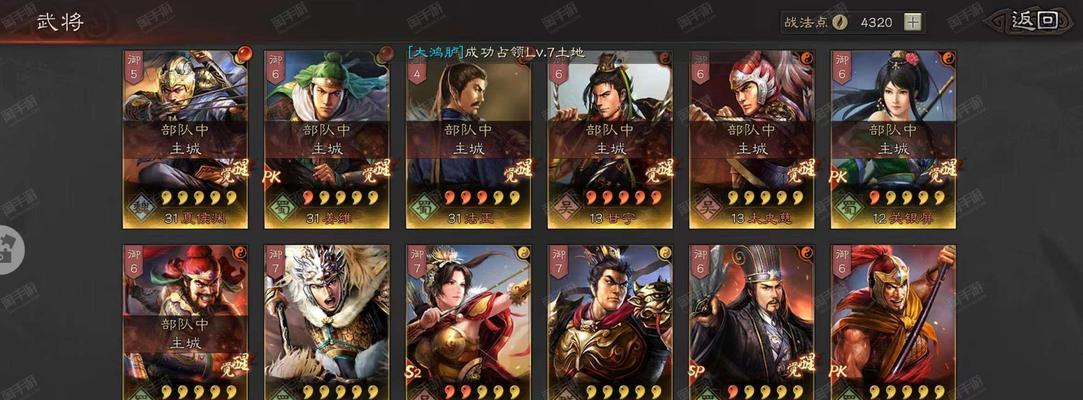Return using the 返回 button
The image size is (1083, 400).
1033,21
